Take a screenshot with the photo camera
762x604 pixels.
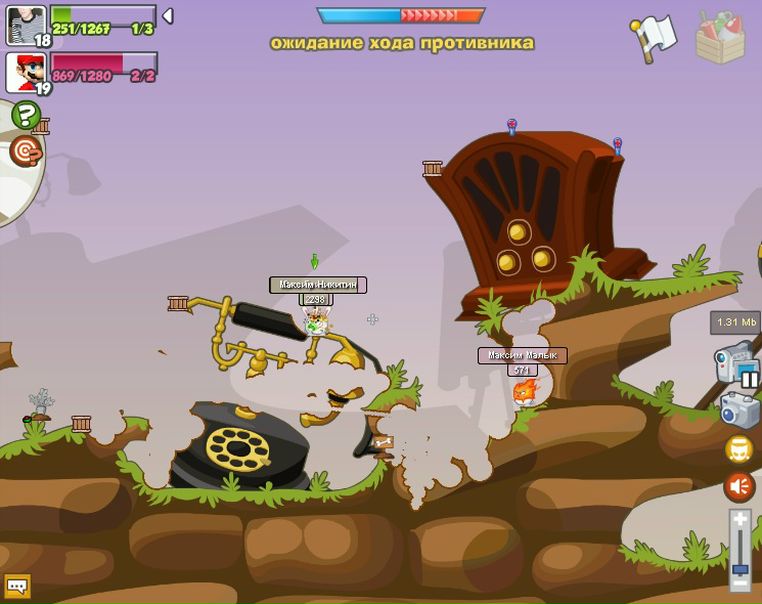(740, 409)
